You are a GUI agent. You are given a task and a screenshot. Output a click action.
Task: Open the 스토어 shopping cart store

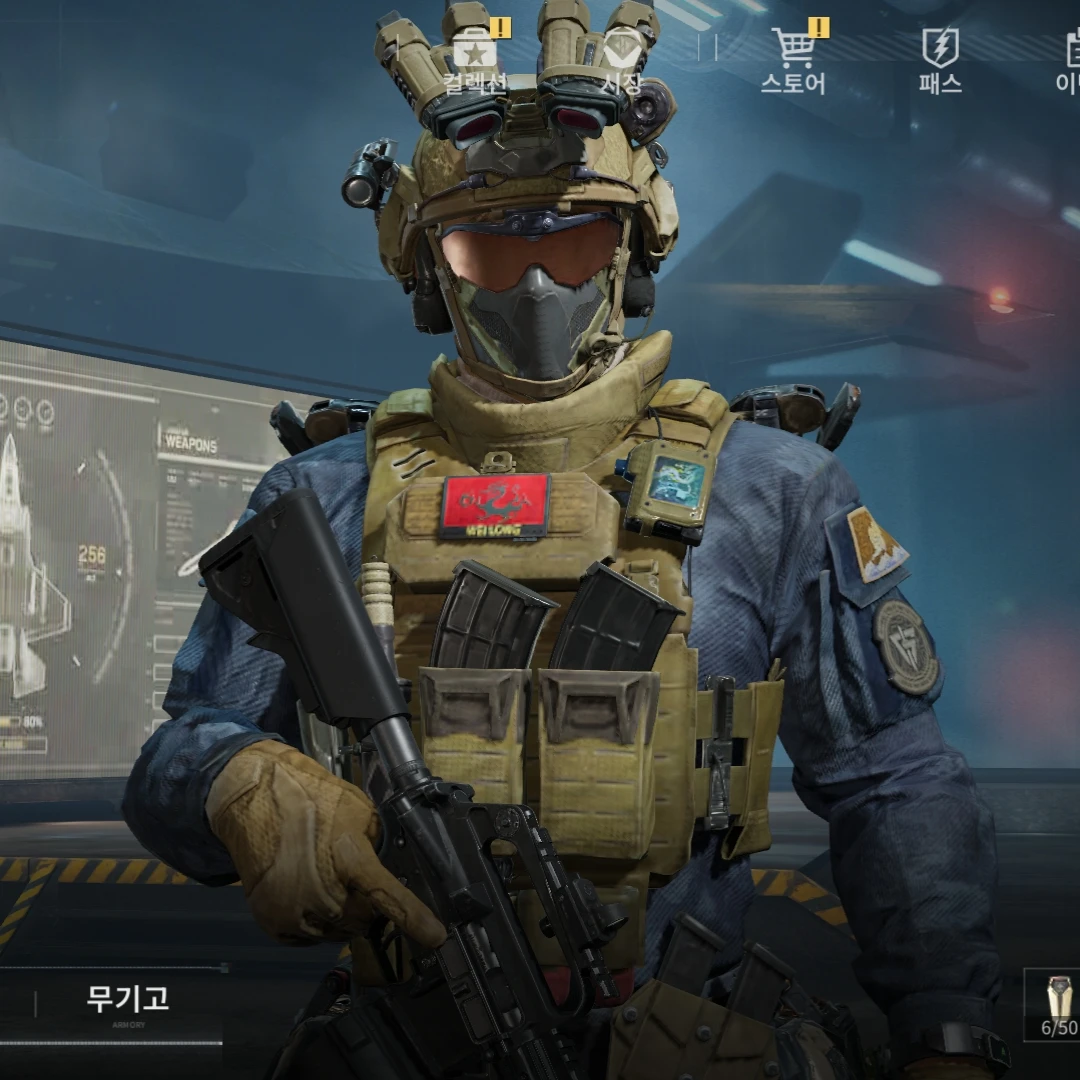pyautogui.click(x=794, y=60)
